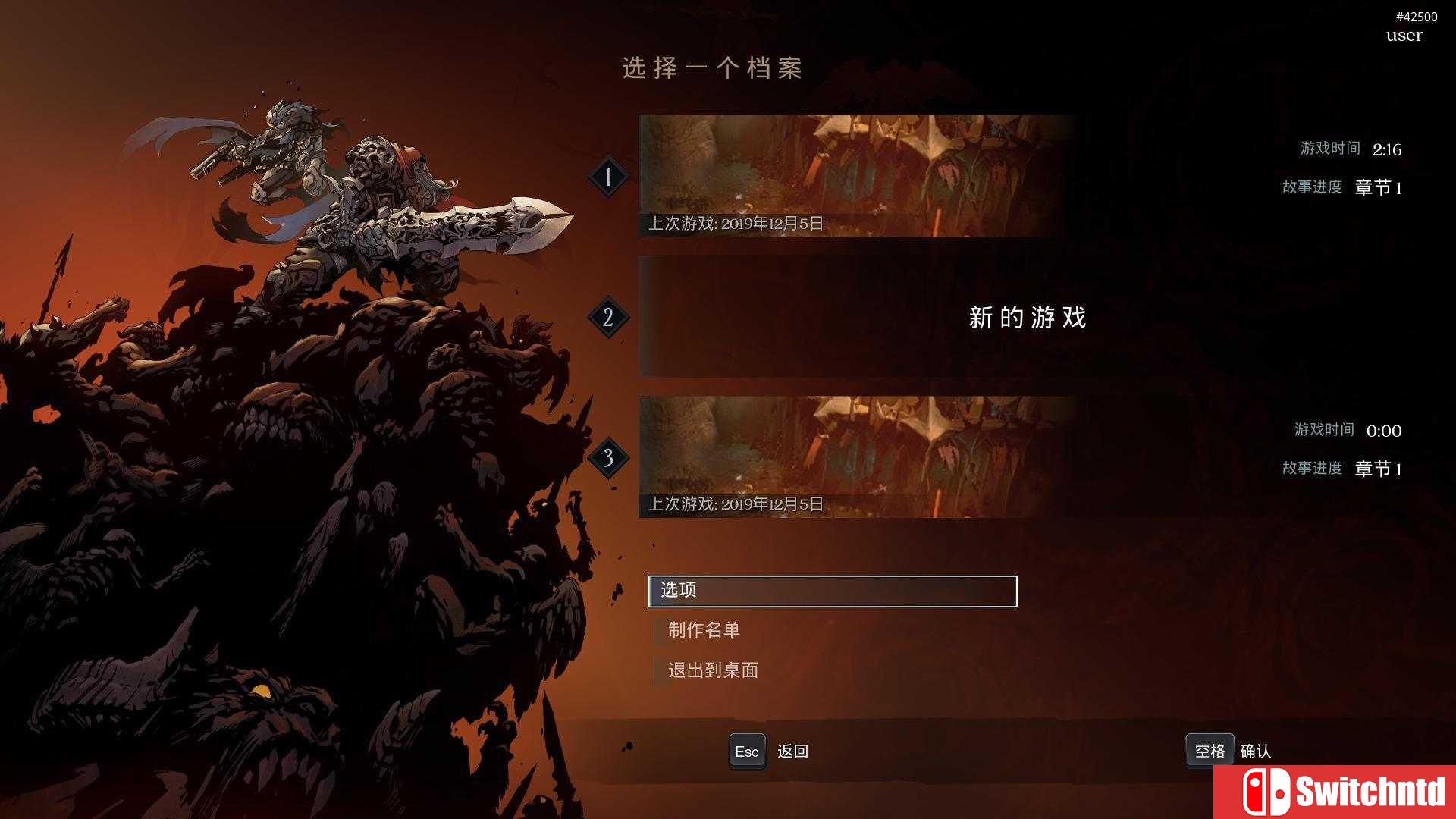Open the 退出到桌面 exit entry
Screen dimensions: 1456x819
coord(713,670)
